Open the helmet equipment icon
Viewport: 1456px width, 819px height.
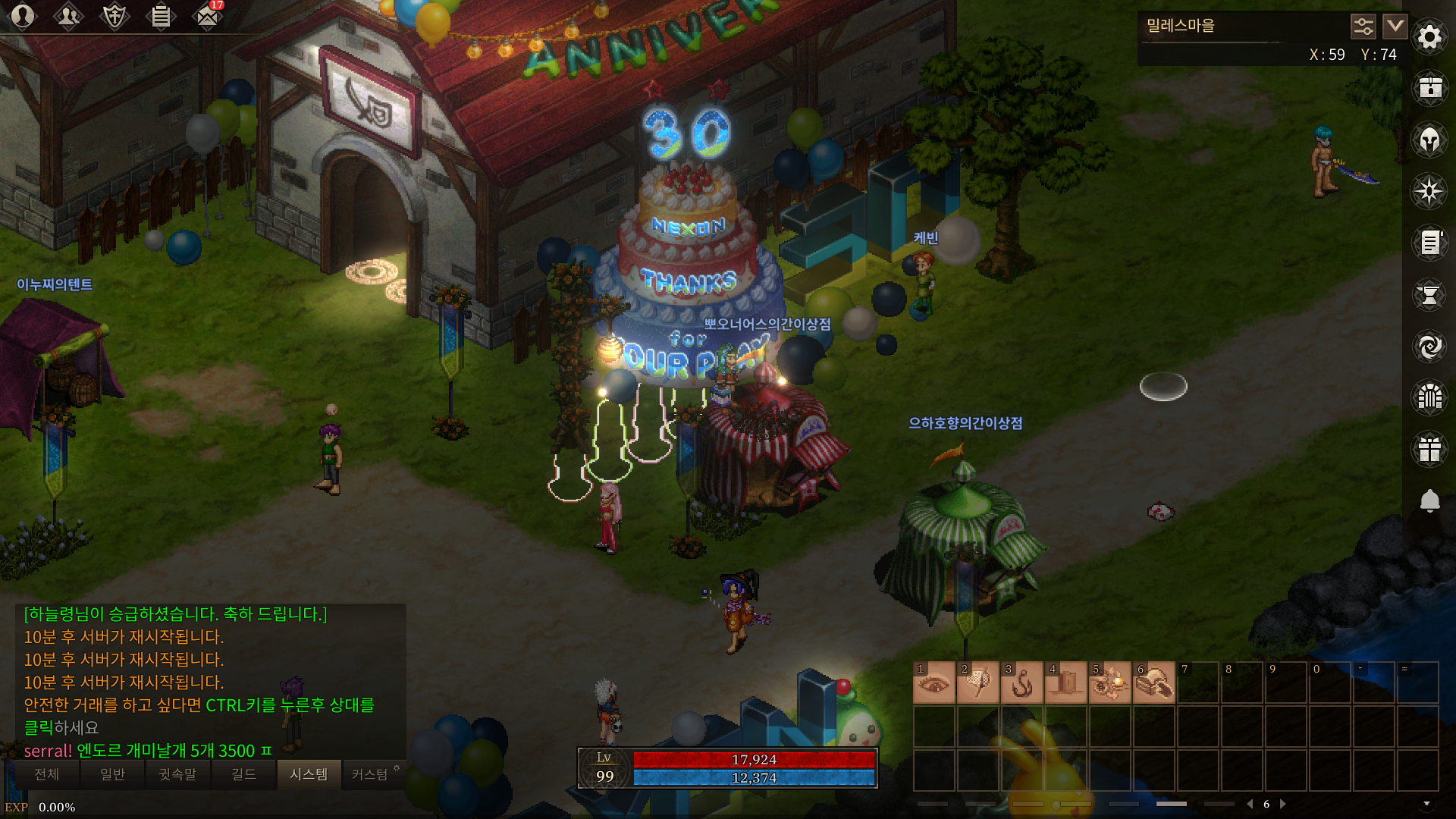(1429, 140)
